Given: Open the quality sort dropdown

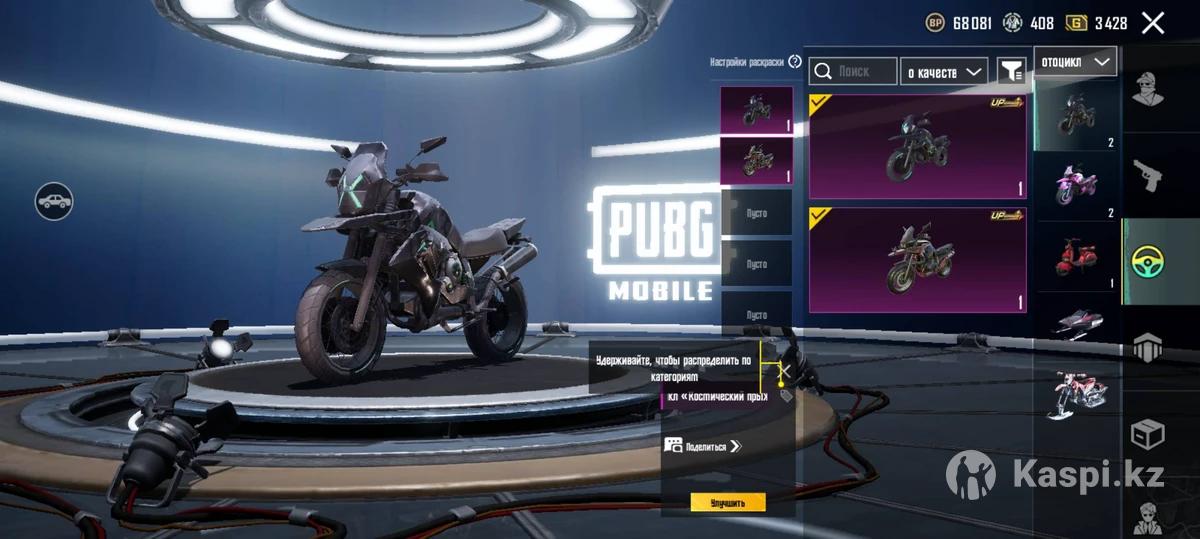Looking at the screenshot, I should coord(943,71).
